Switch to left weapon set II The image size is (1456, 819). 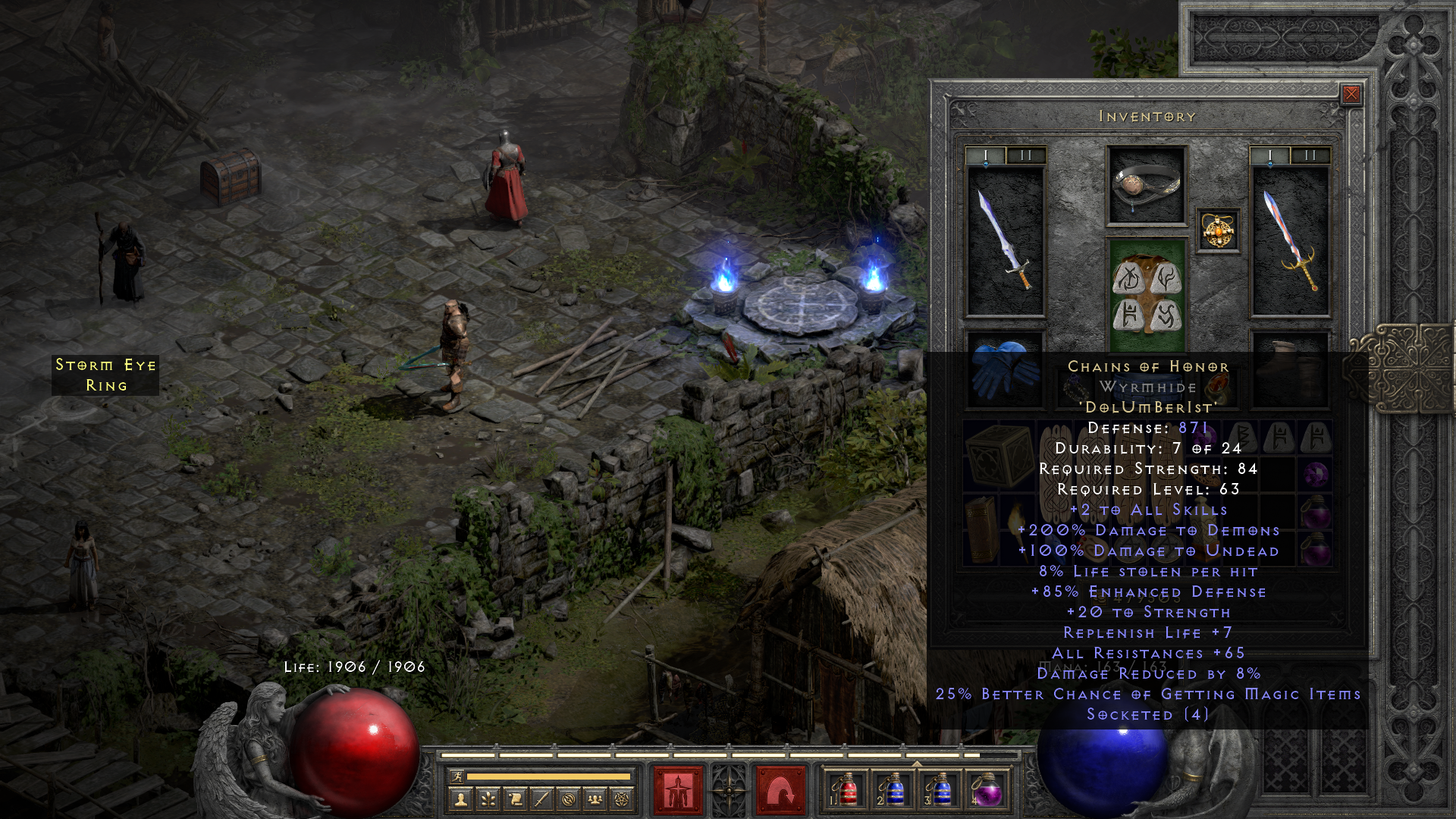1026,155
